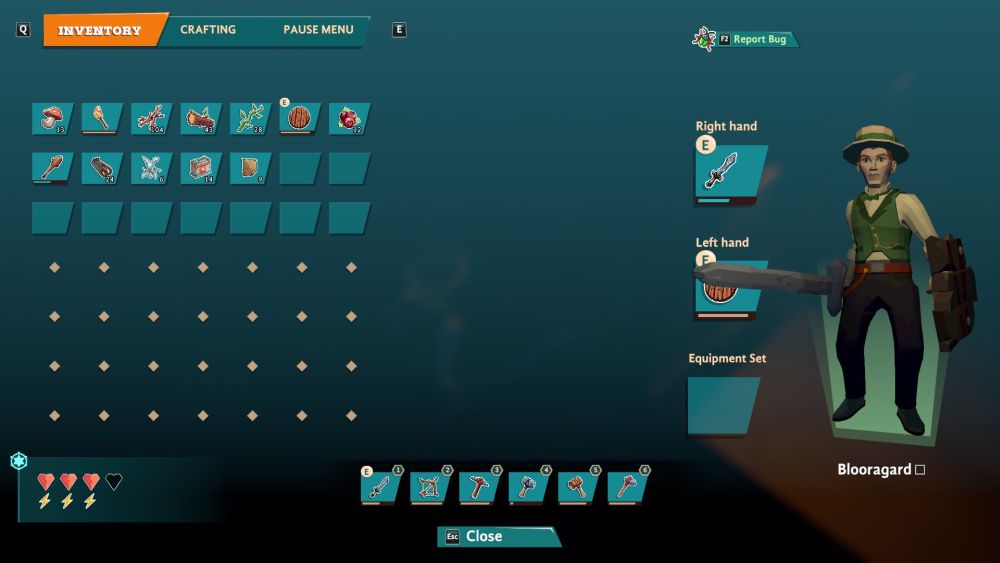The height and width of the screenshot is (563, 1000).
Task: Report a bug with the Report Bug button
Action: tap(759, 39)
